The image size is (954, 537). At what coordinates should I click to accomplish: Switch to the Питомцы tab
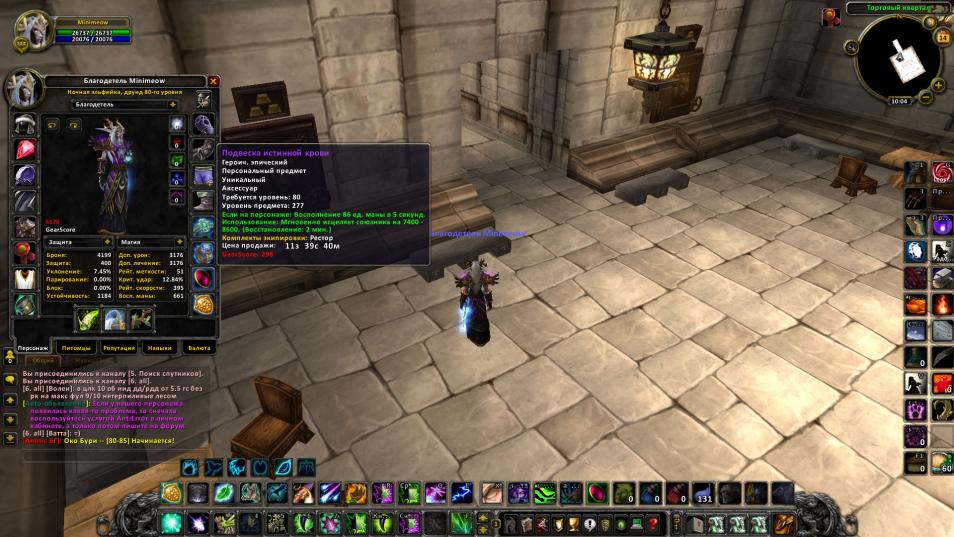pos(76,348)
